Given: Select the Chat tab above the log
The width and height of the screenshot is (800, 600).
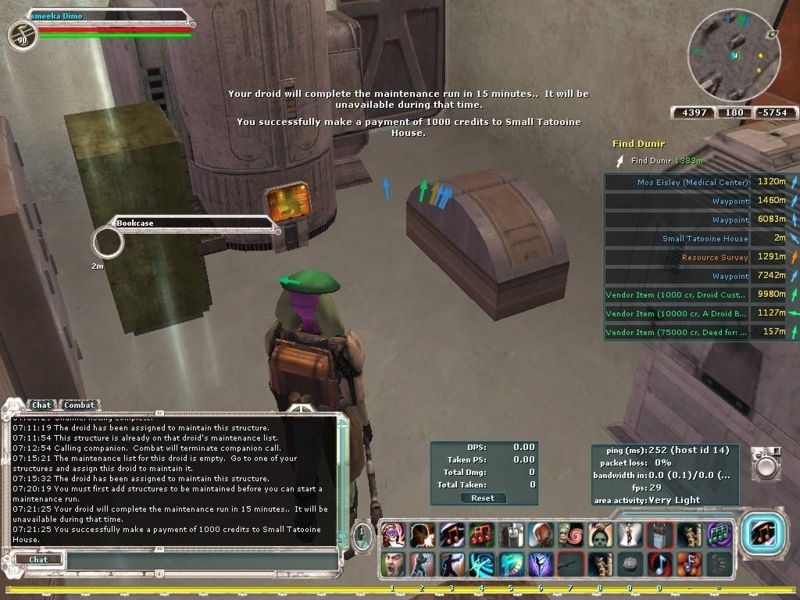Looking at the screenshot, I should [x=40, y=405].
